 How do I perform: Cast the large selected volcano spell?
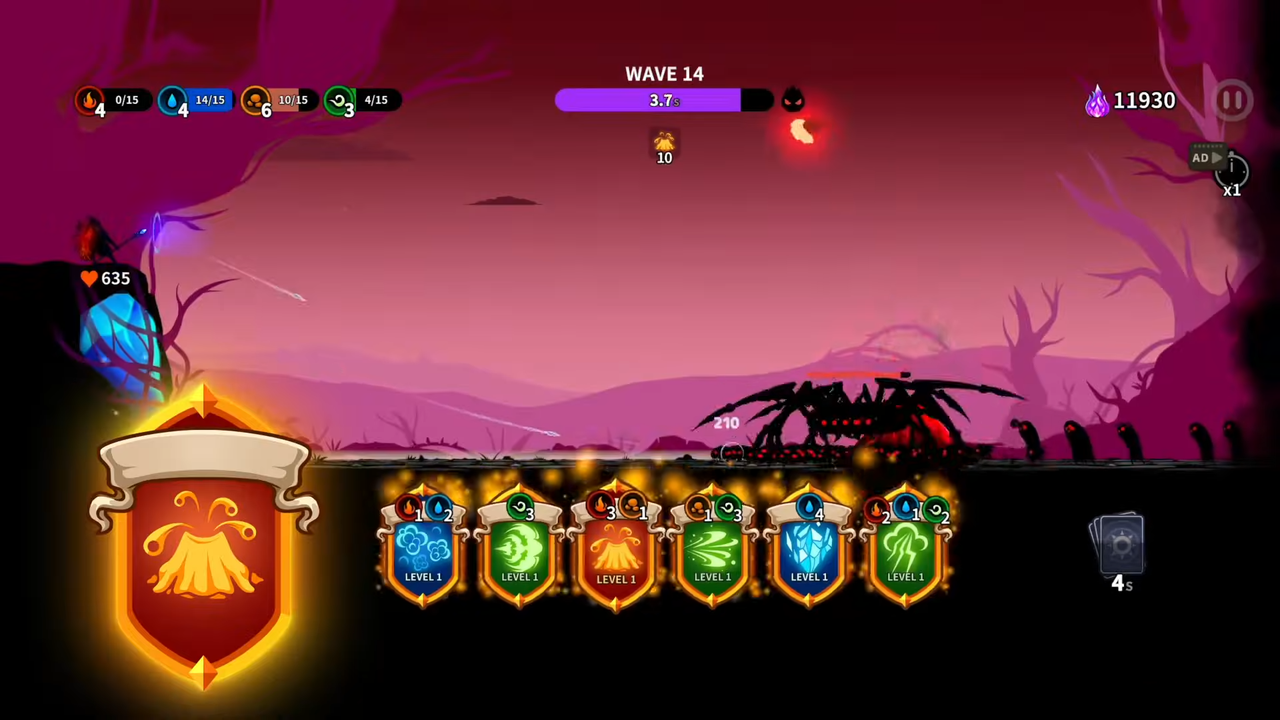(204, 545)
